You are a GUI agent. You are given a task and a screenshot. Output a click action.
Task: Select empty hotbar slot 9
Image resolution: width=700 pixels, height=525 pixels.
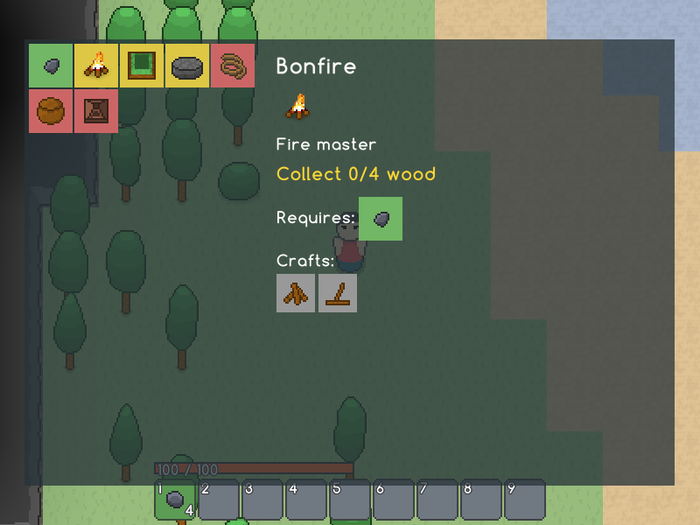coord(524,499)
